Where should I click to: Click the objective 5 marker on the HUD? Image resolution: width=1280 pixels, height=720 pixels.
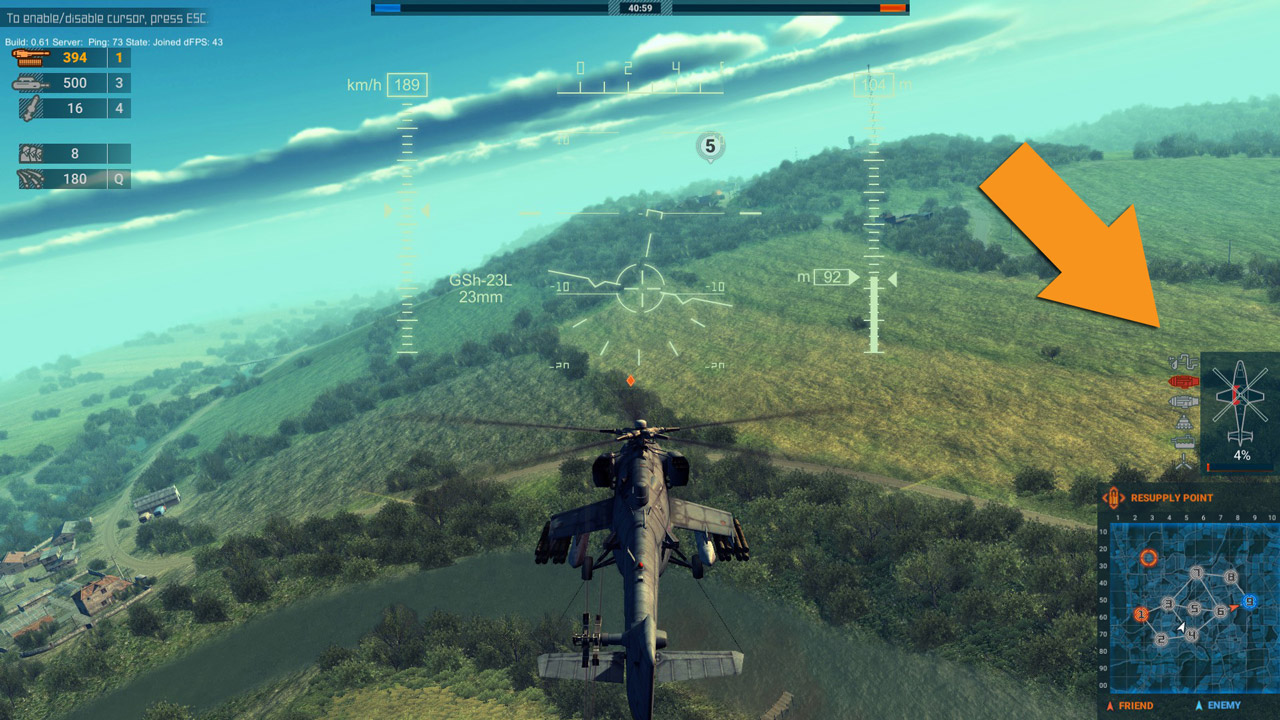pos(710,147)
